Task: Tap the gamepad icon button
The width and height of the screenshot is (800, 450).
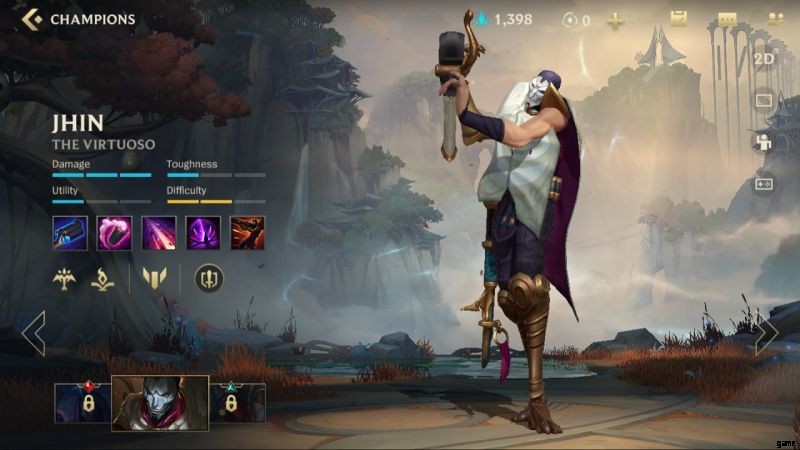Action: pyautogui.click(x=764, y=184)
